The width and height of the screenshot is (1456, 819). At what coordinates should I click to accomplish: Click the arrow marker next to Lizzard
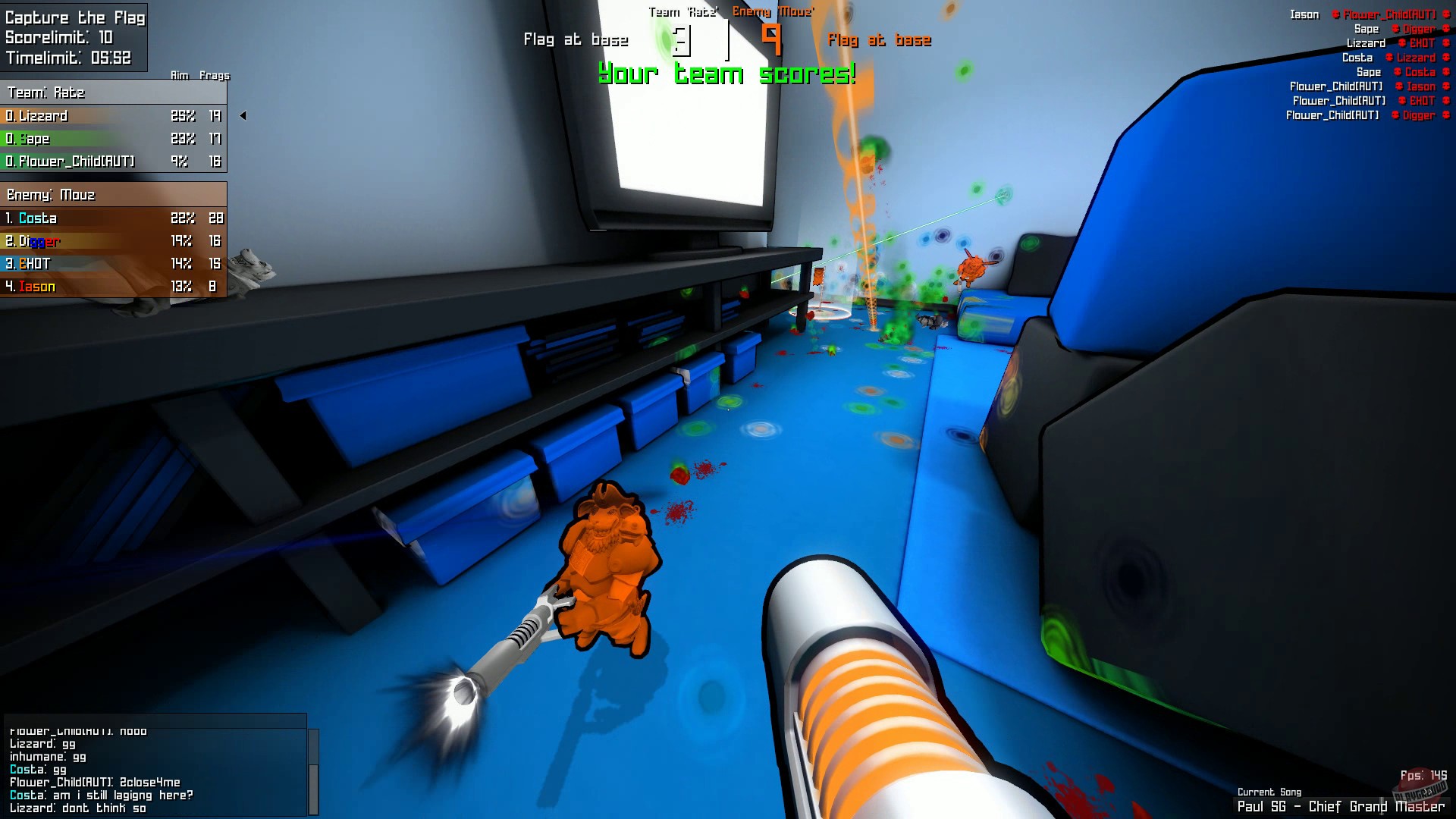(x=243, y=116)
